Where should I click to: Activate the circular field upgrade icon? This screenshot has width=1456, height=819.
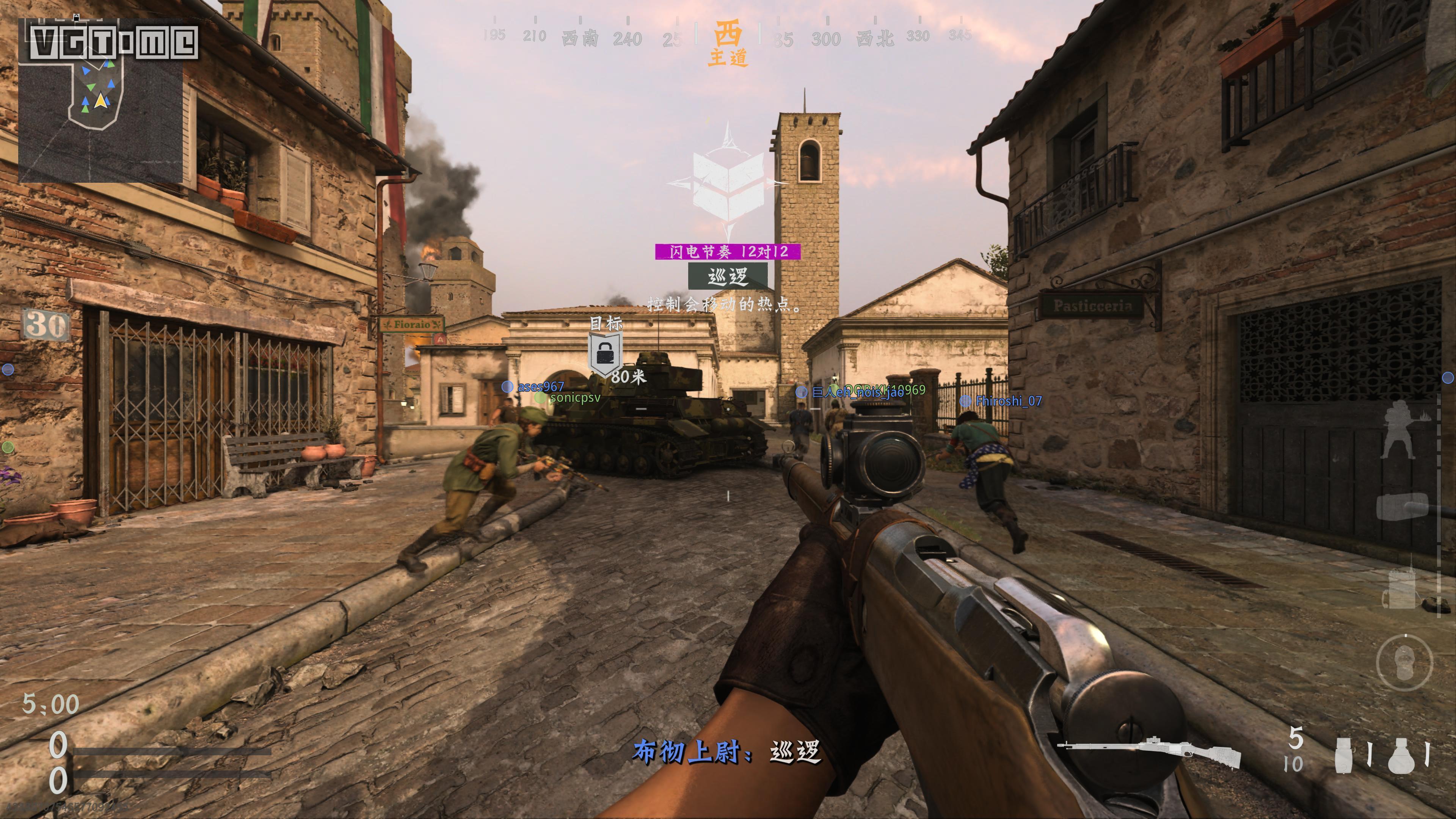(1404, 663)
